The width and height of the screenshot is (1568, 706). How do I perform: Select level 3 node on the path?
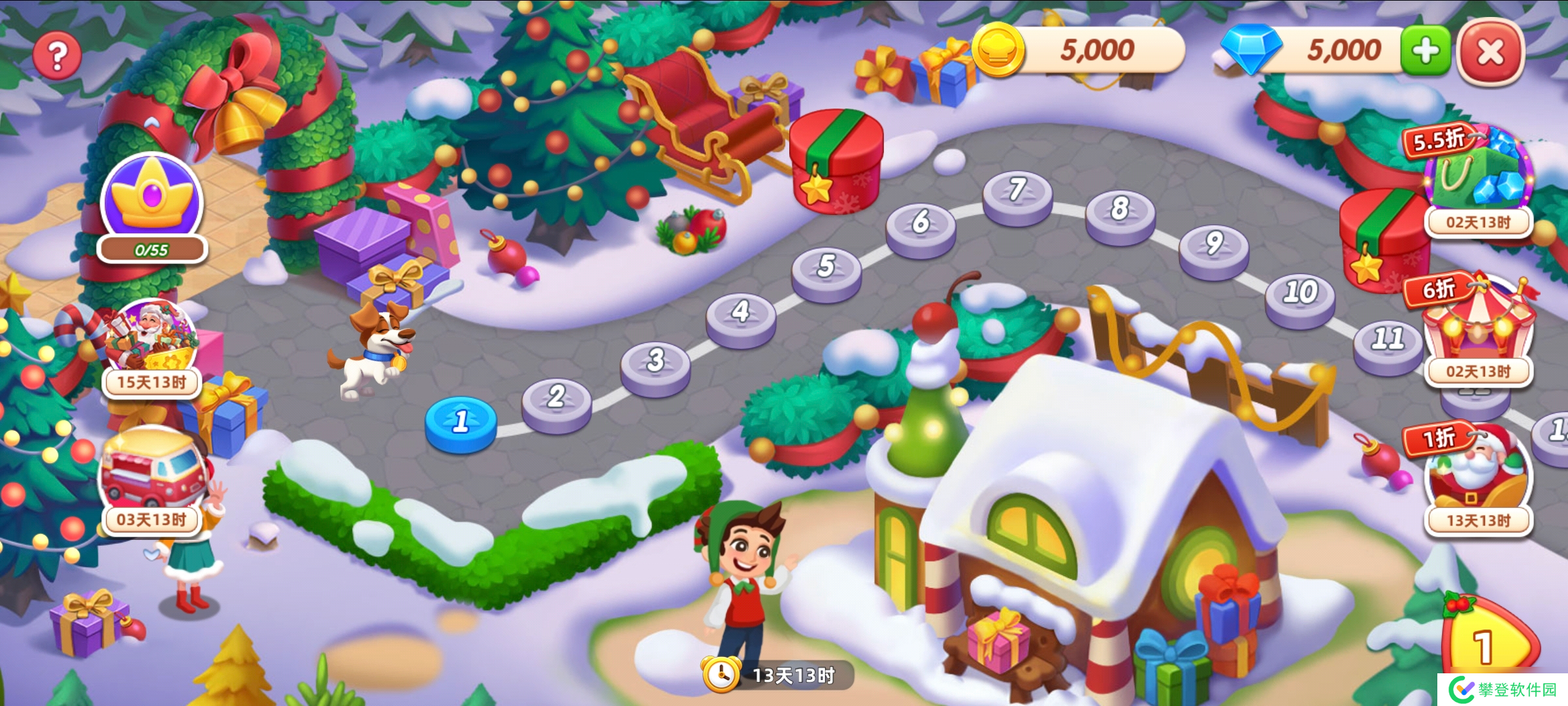point(655,362)
